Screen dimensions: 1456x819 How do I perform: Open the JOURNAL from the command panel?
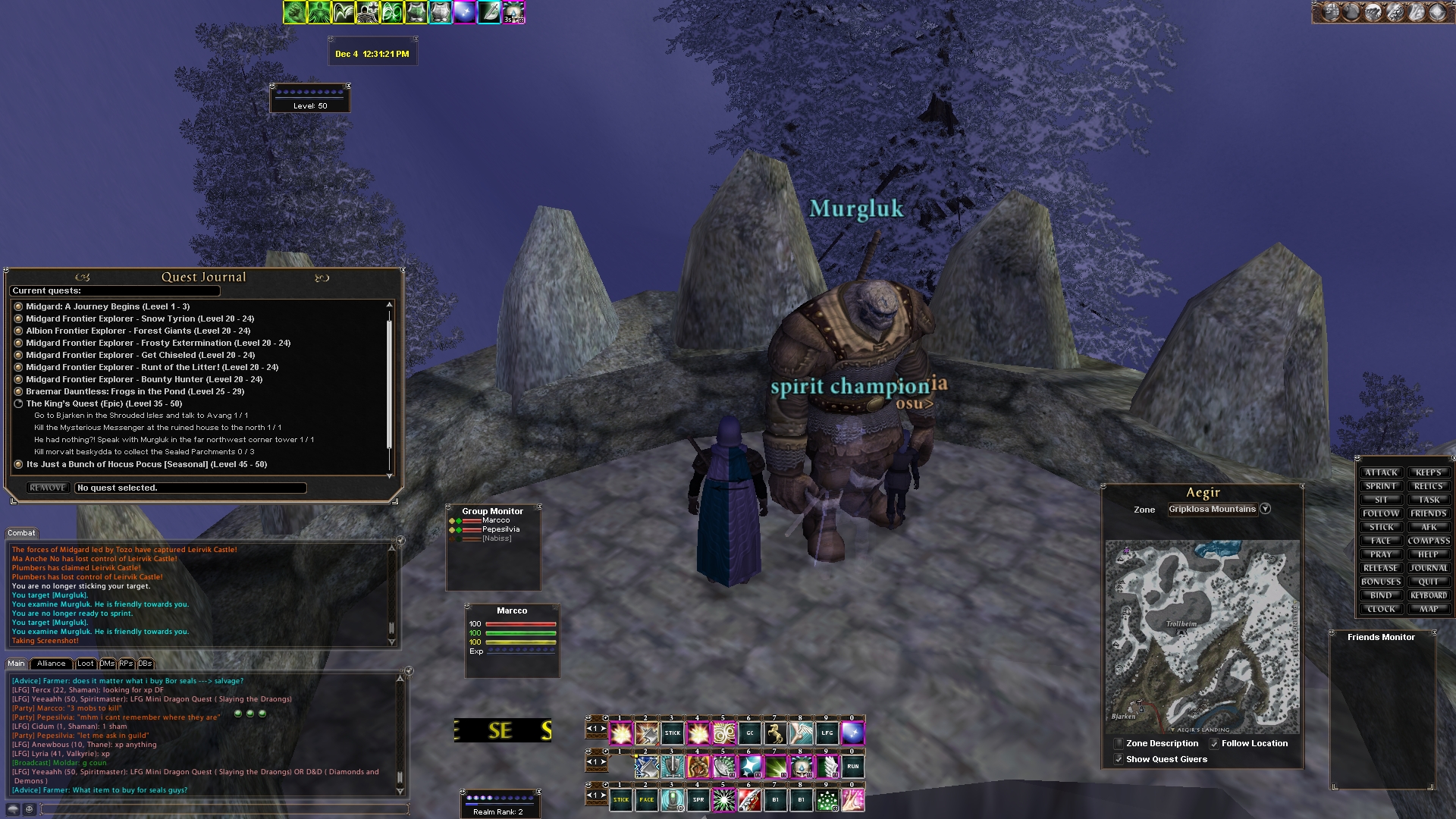(x=1429, y=568)
